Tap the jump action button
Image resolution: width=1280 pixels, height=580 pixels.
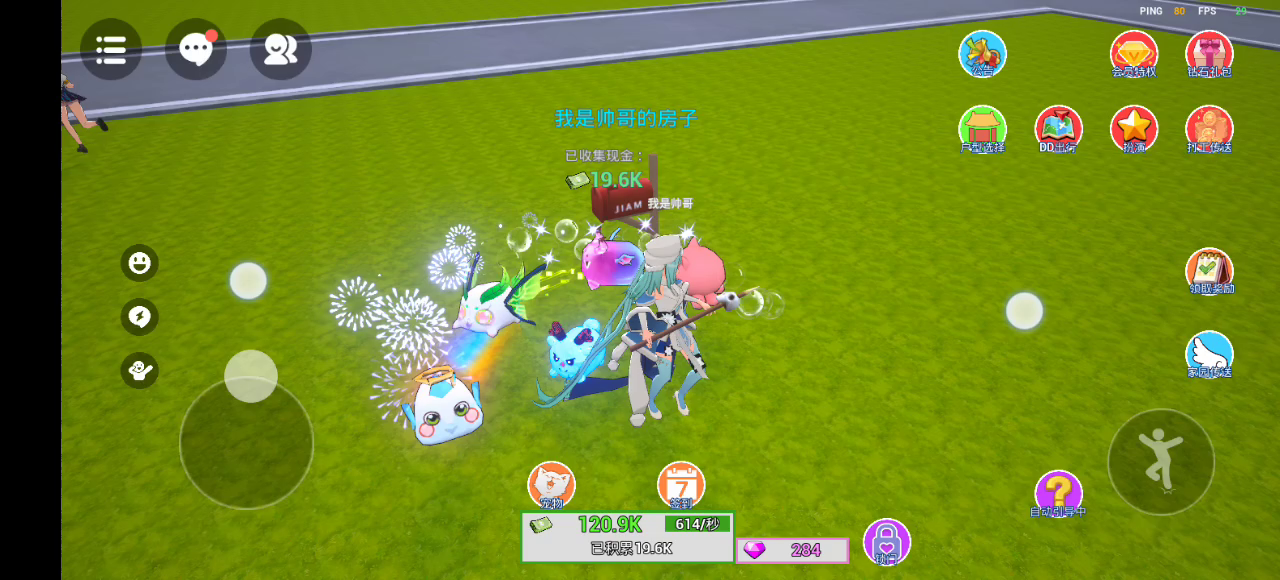point(1161,461)
